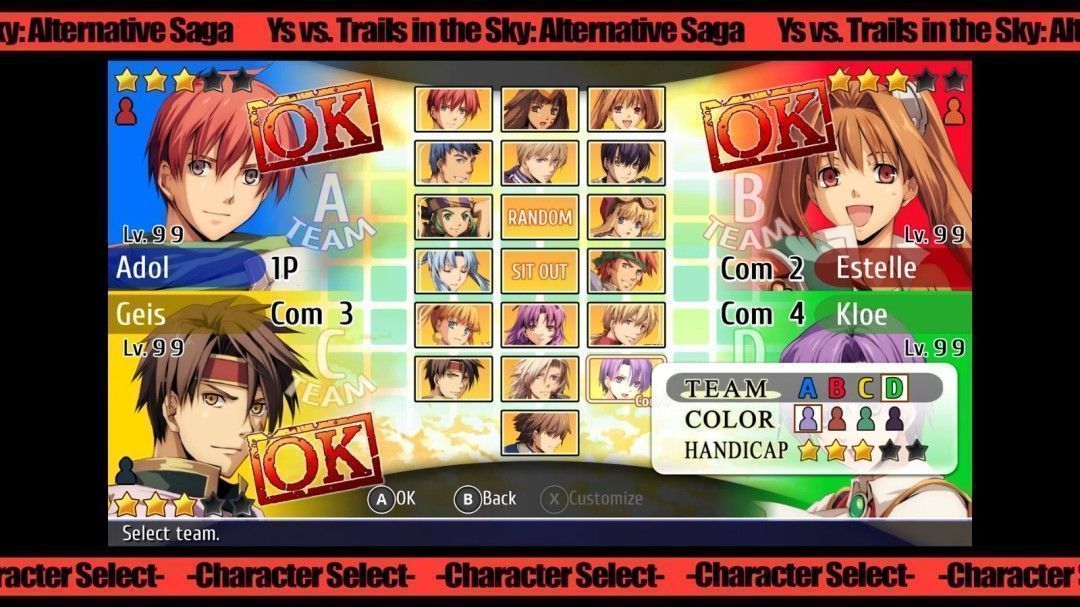
Task: Select Estelle's portrait tile in the grid
Action: 626,109
